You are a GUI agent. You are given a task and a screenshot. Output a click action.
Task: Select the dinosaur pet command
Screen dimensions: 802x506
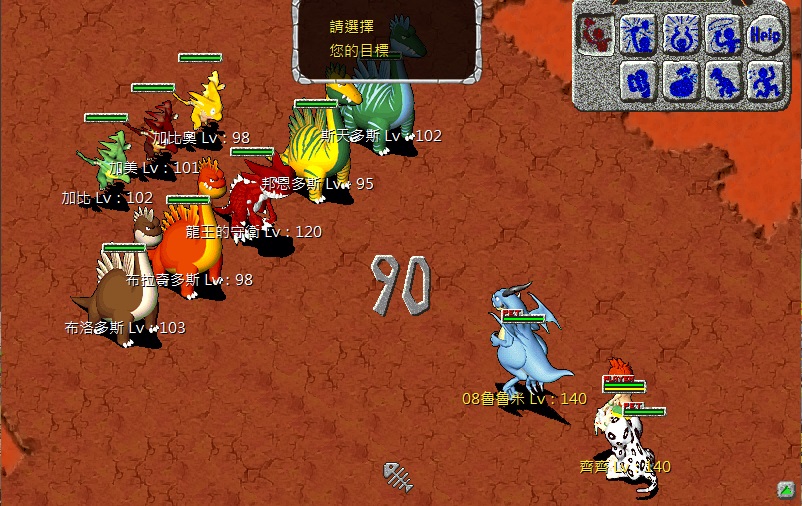tap(723, 80)
